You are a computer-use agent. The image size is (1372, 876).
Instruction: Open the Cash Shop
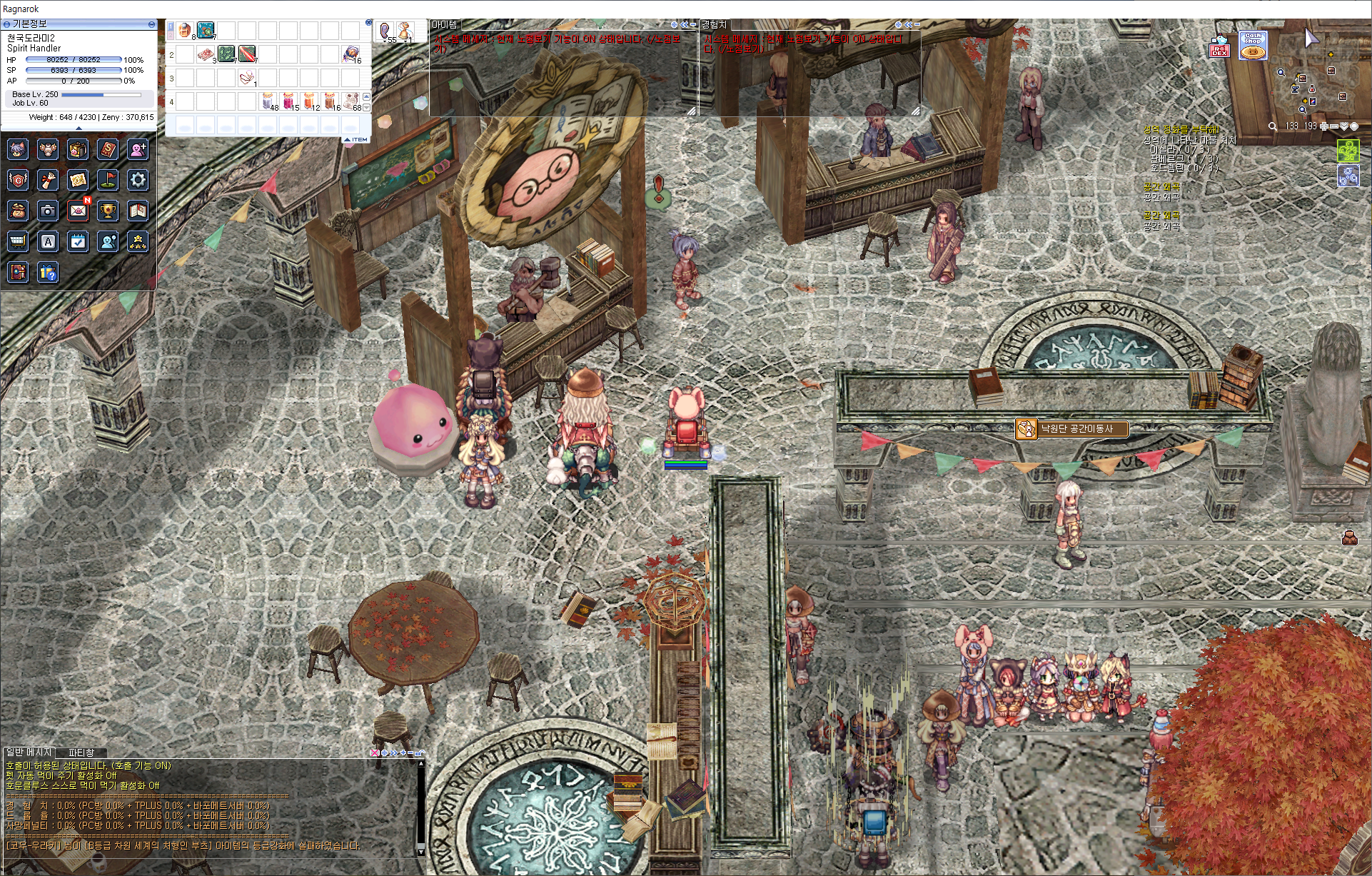click(1253, 46)
